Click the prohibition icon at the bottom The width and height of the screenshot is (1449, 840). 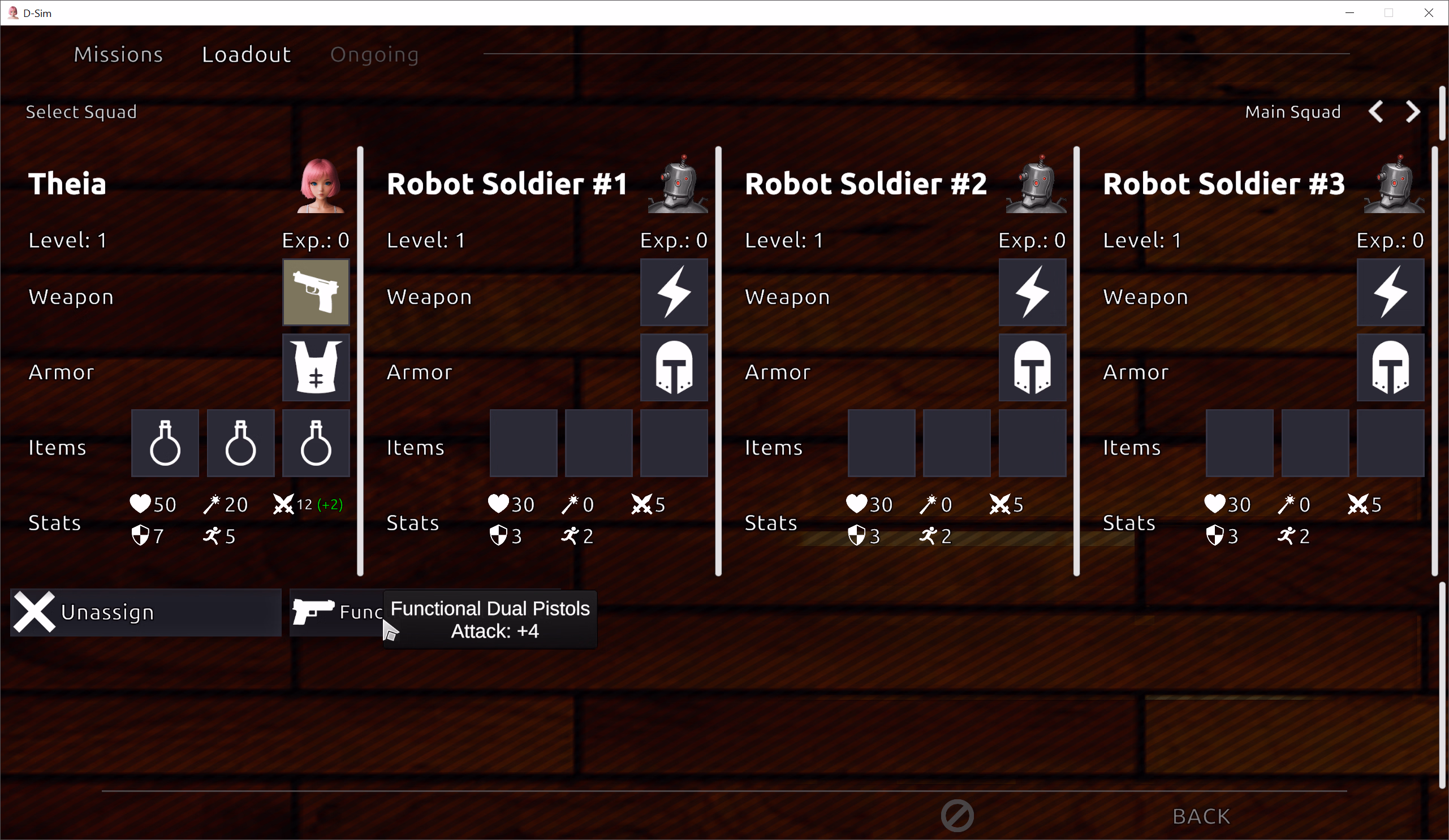point(956,816)
